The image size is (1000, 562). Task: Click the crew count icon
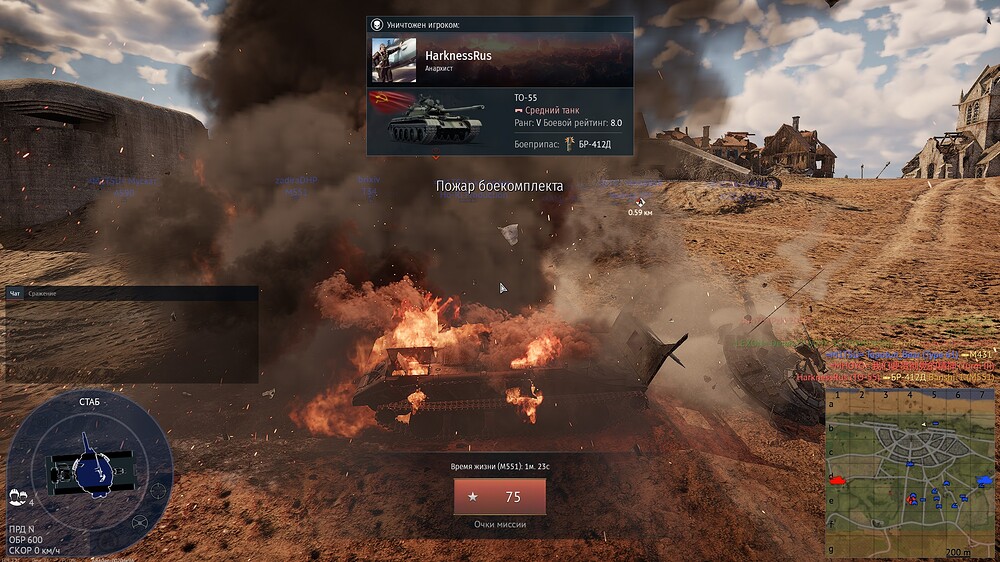click(17, 495)
